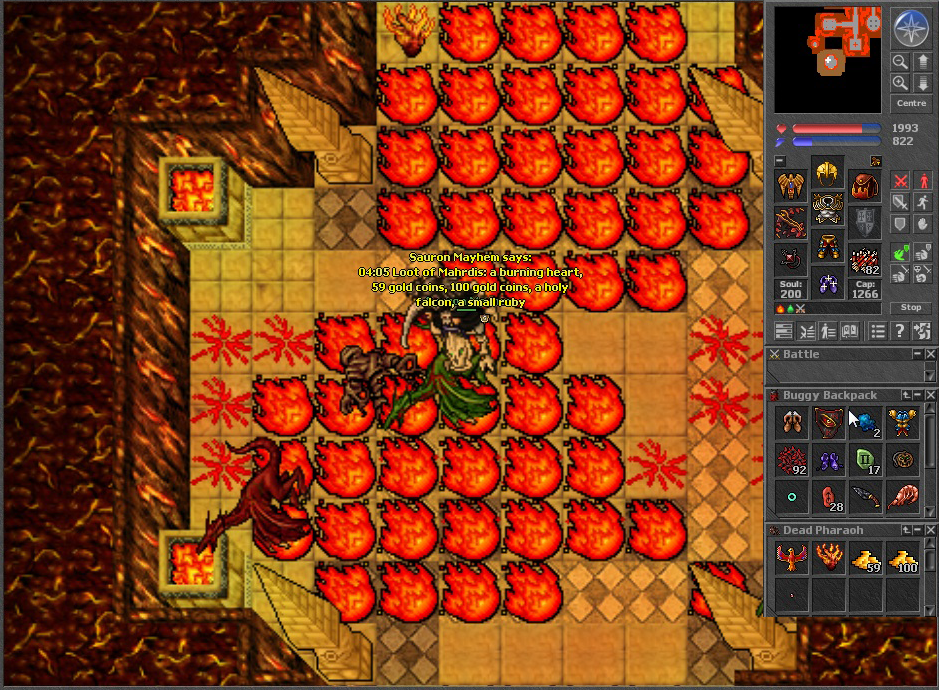The image size is (939, 690).
Task: Click the arrows ammo slot showing 82
Action: click(x=864, y=259)
